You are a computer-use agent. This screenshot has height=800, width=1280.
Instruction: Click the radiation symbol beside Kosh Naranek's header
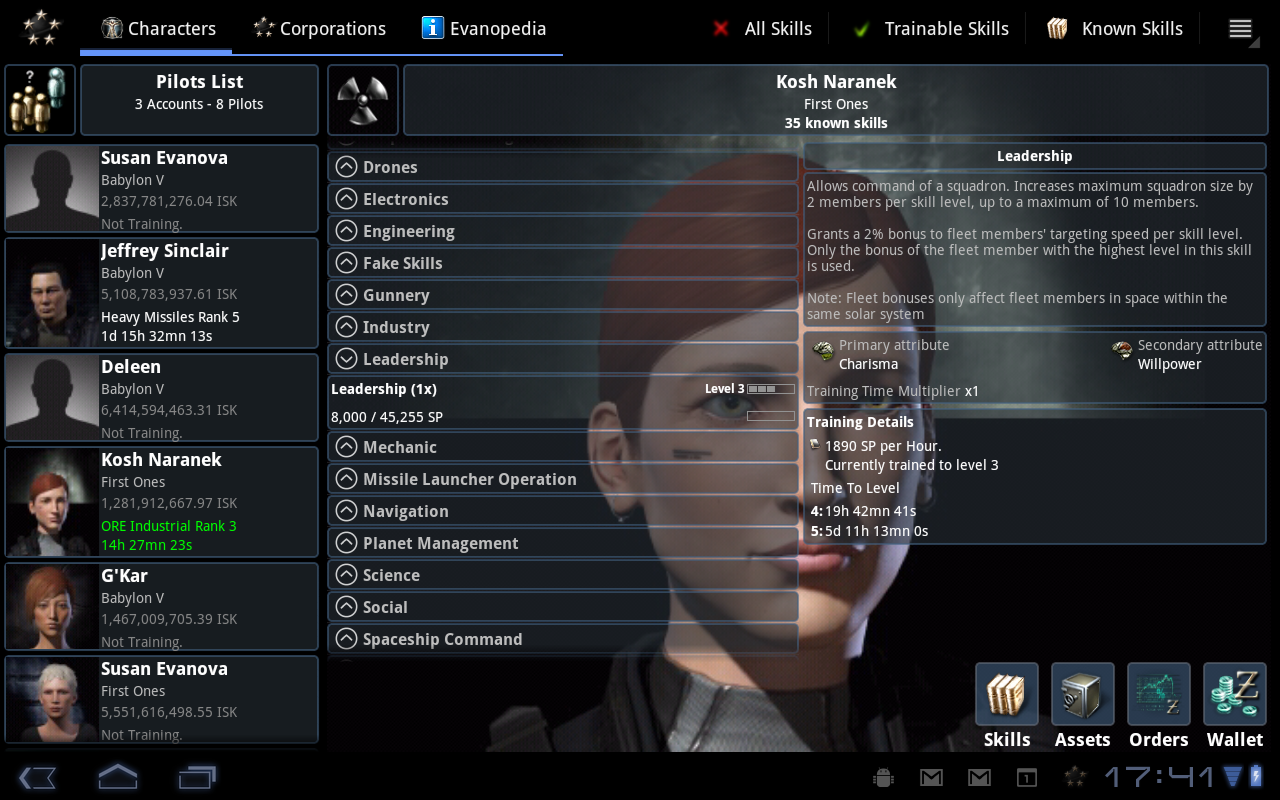pos(362,99)
